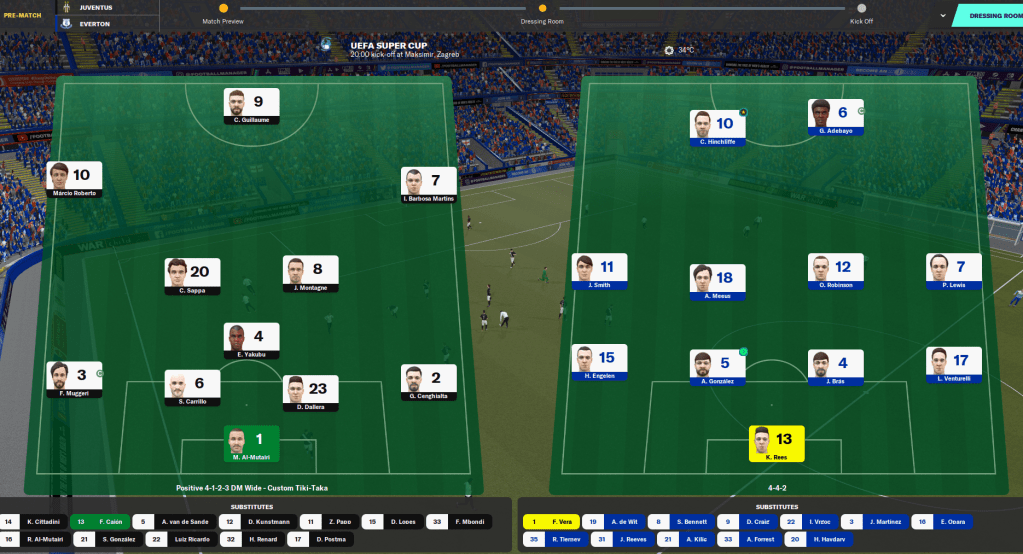Viewport: 1023px width, 554px height.
Task: Select Everton midfielder A. Mesus
Action: click(717, 282)
